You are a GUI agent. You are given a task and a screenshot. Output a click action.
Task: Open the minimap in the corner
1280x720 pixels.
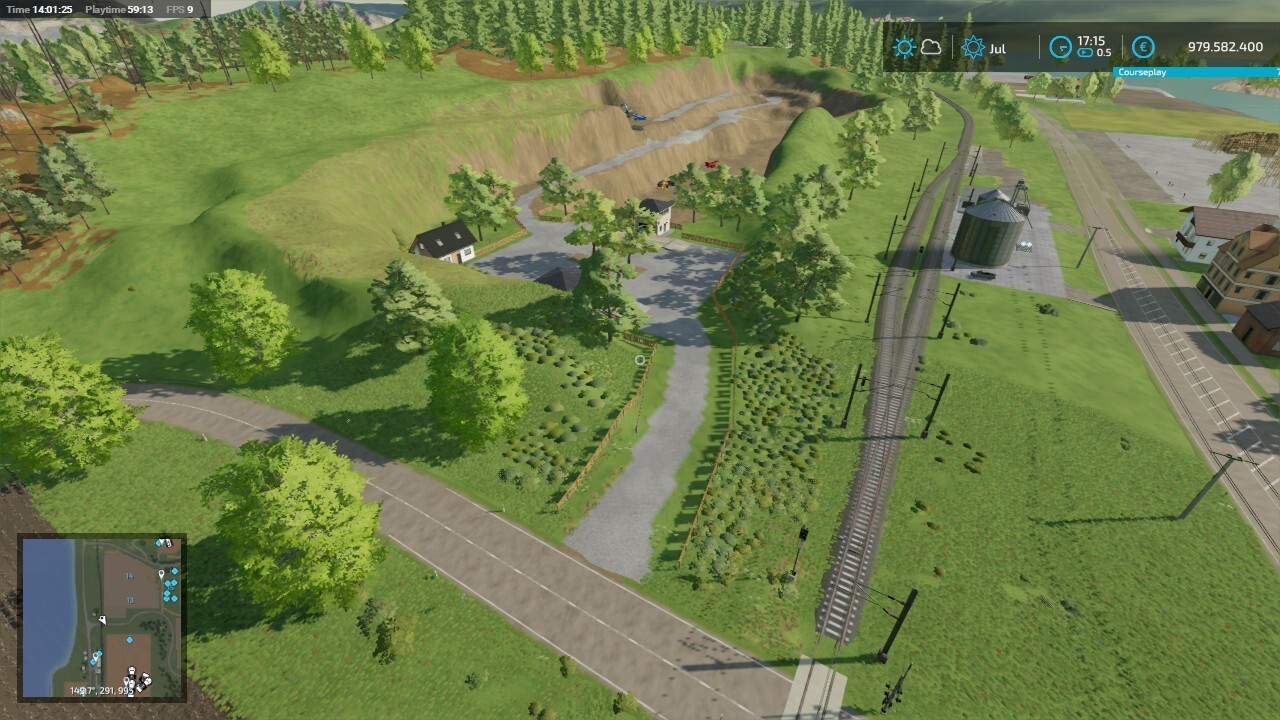pos(102,617)
